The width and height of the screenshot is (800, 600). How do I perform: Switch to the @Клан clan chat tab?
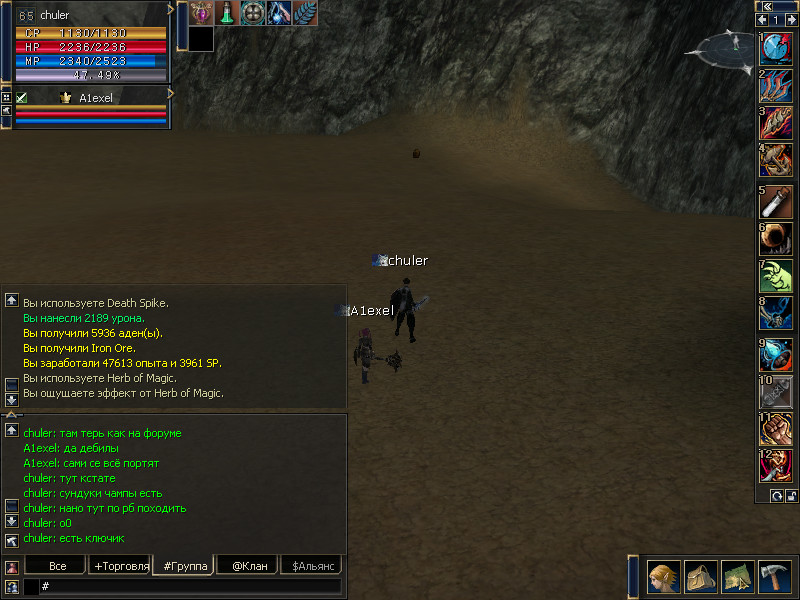pos(249,566)
